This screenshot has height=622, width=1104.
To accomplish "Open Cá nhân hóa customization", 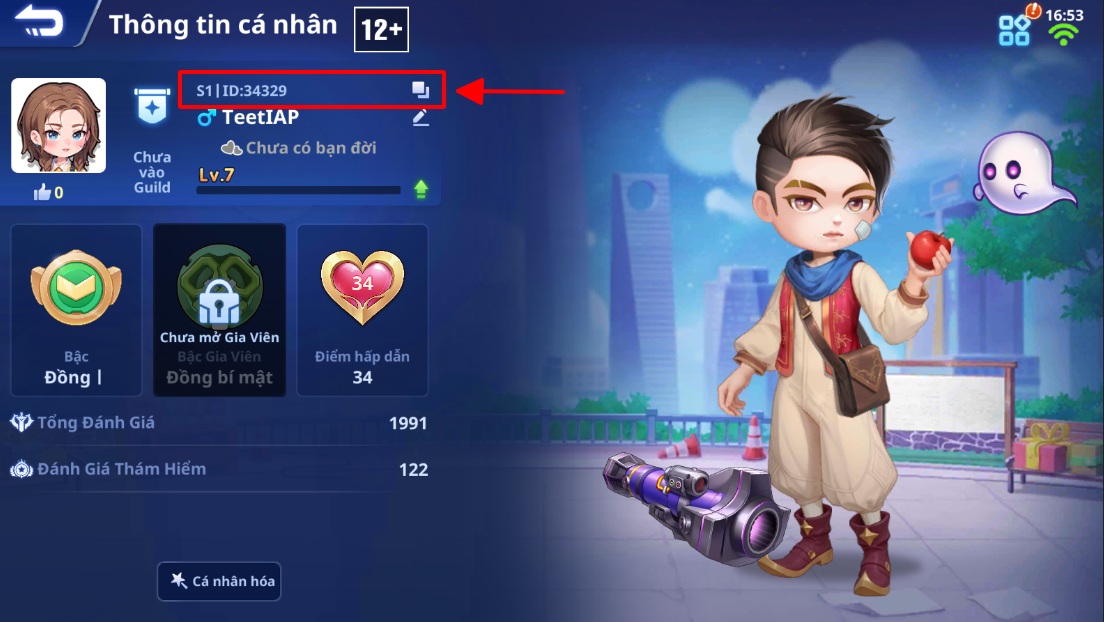I will click(220, 581).
